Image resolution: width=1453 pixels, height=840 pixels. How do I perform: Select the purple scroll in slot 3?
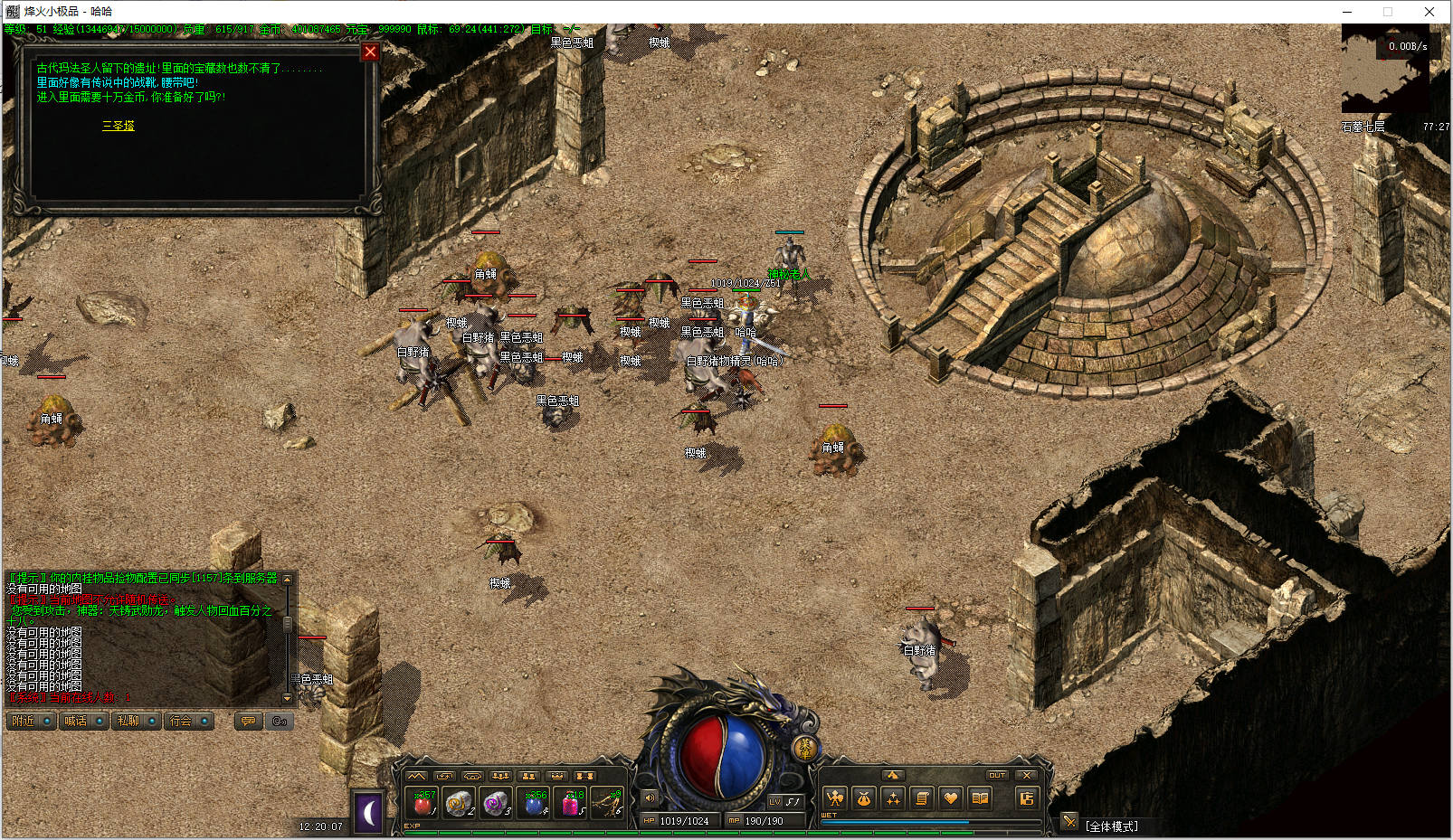pyautogui.click(x=497, y=802)
